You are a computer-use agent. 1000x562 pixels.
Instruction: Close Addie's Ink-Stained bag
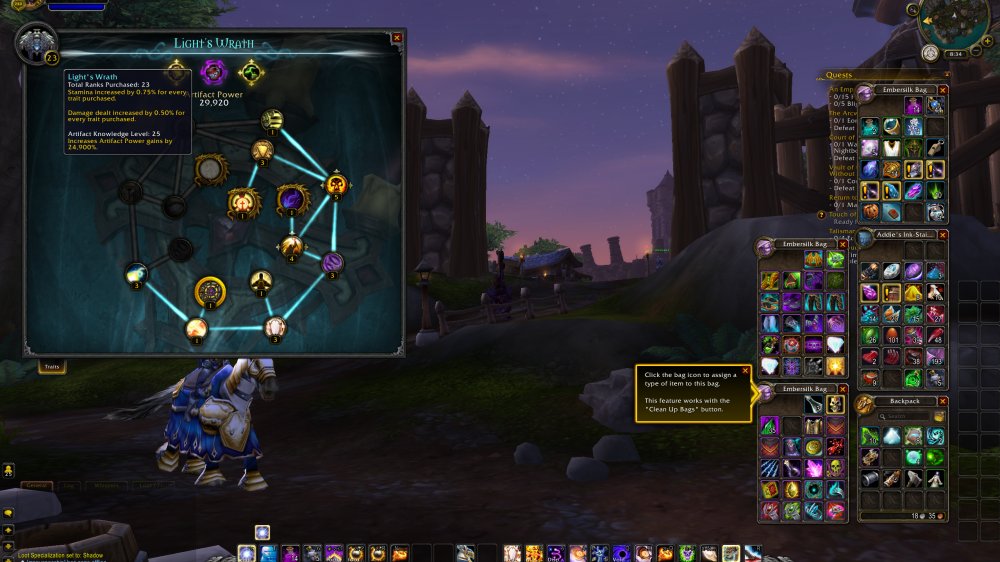(943, 233)
